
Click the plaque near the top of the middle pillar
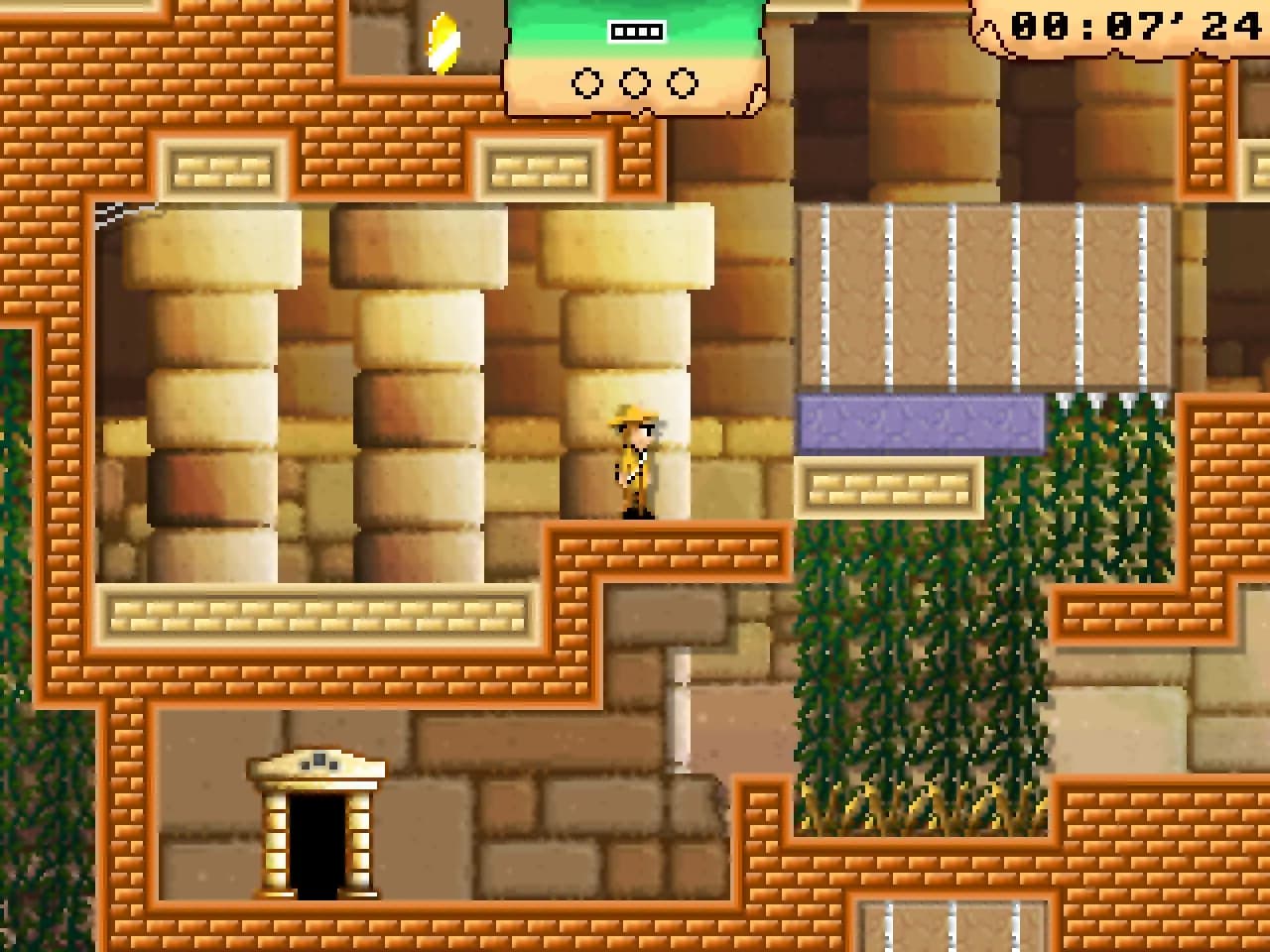click(541, 164)
